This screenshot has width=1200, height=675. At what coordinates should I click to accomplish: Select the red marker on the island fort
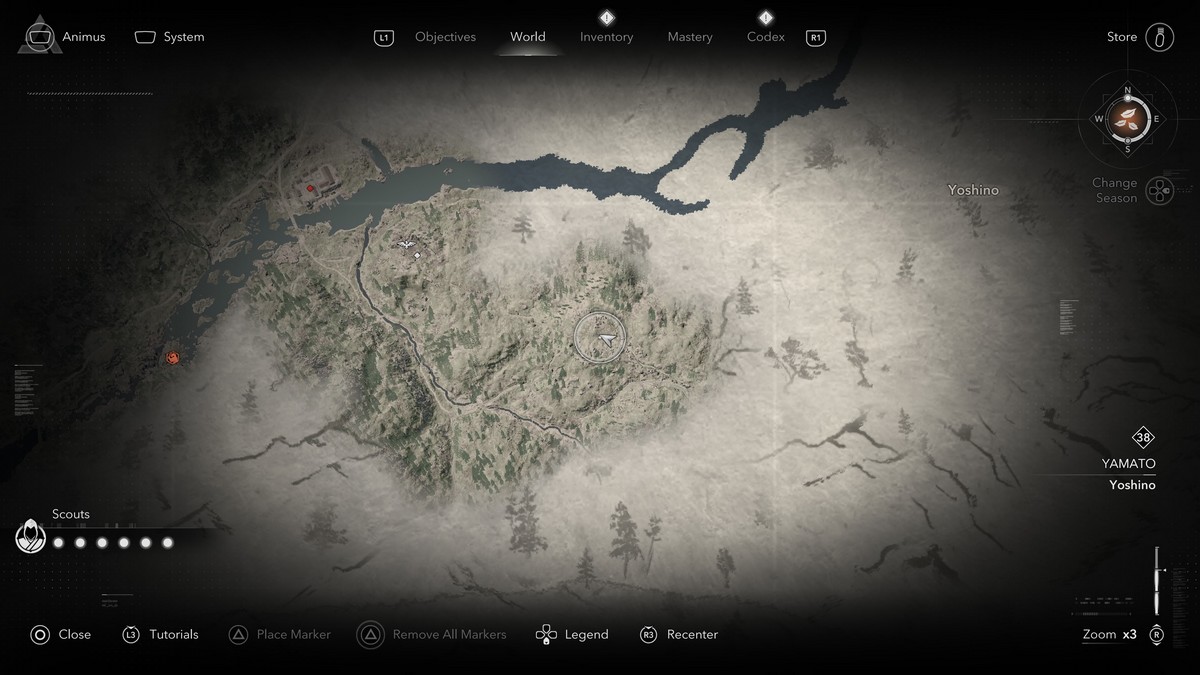(311, 187)
